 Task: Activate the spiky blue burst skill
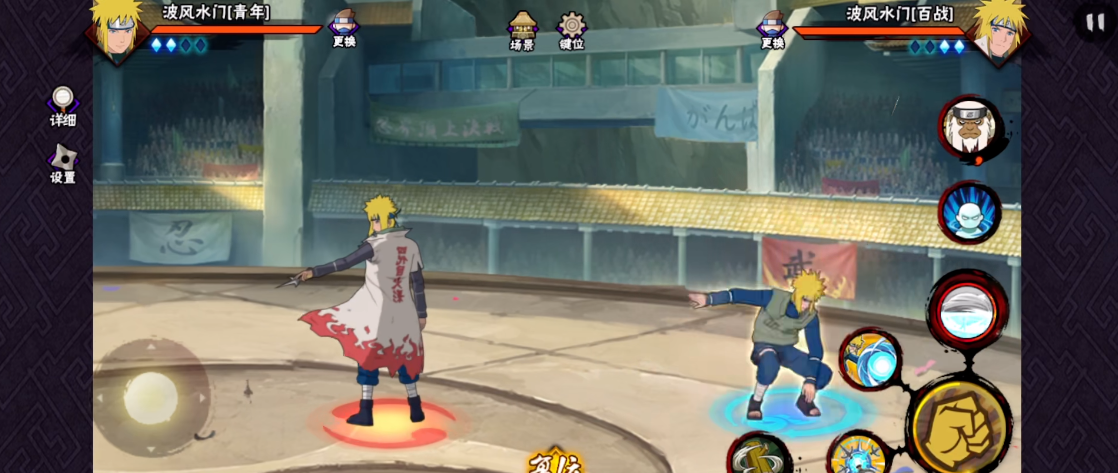tap(860, 456)
